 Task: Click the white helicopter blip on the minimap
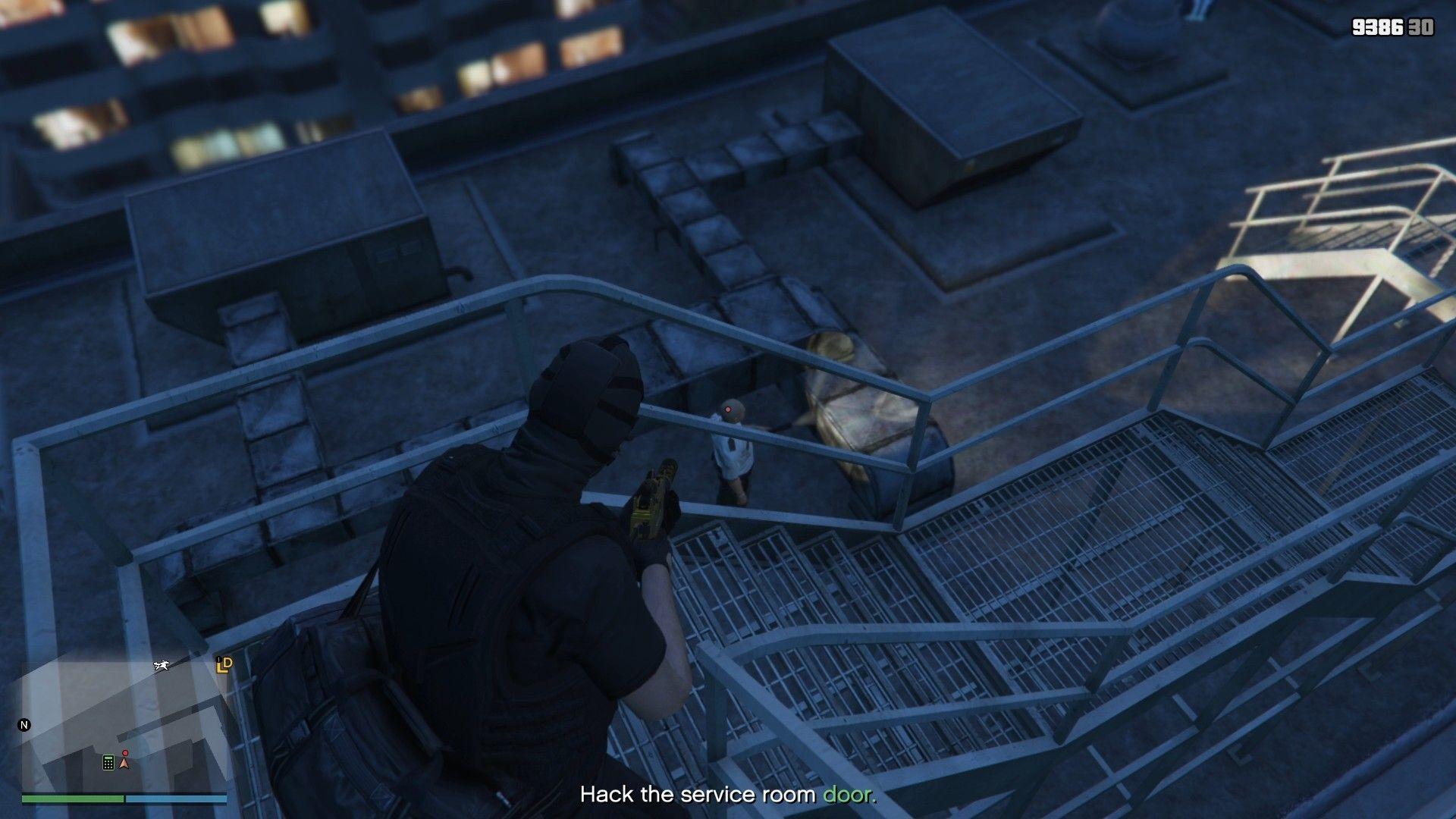click(162, 666)
